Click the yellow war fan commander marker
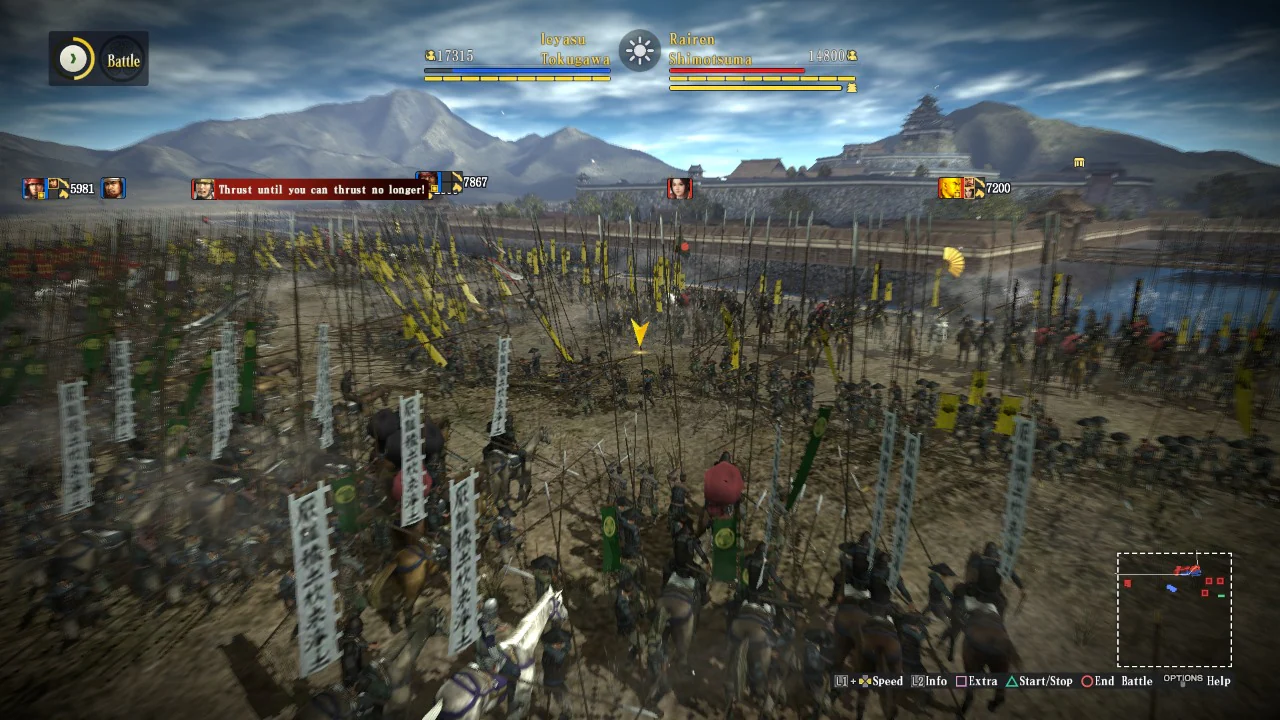 pyautogui.click(x=951, y=262)
